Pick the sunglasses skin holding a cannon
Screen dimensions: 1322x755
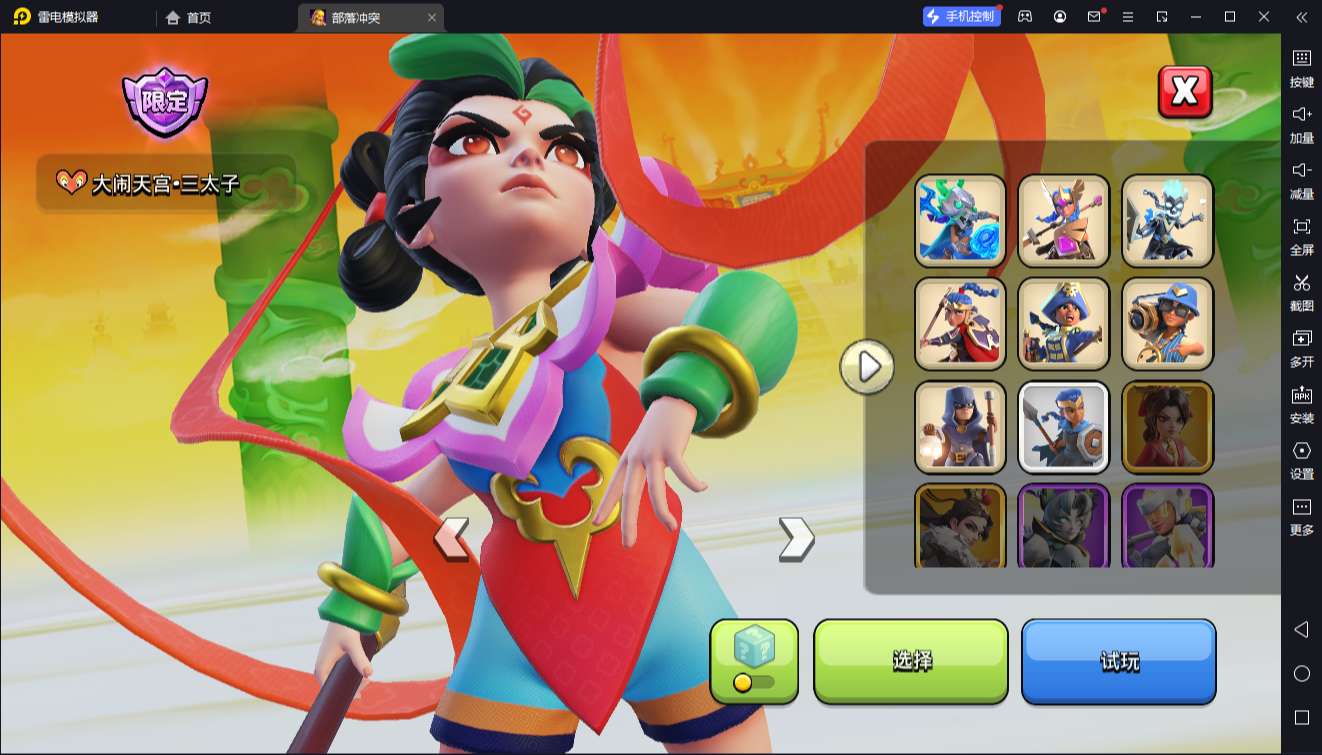pos(1167,324)
